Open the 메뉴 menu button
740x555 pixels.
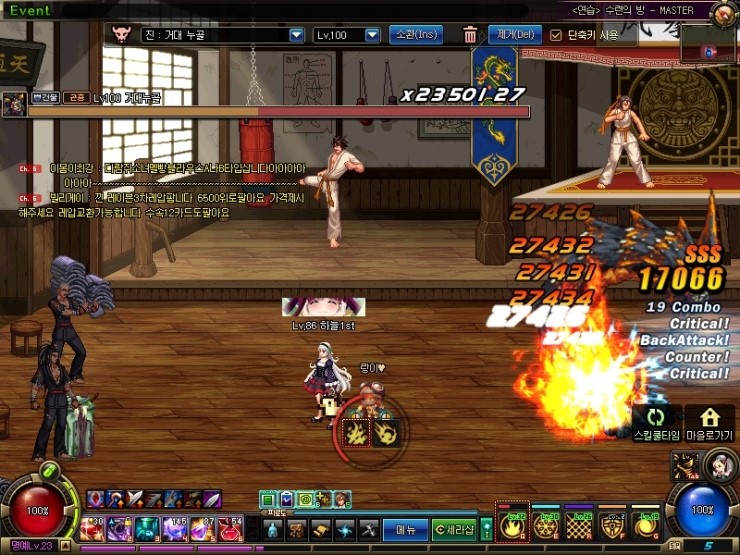[x=405, y=529]
